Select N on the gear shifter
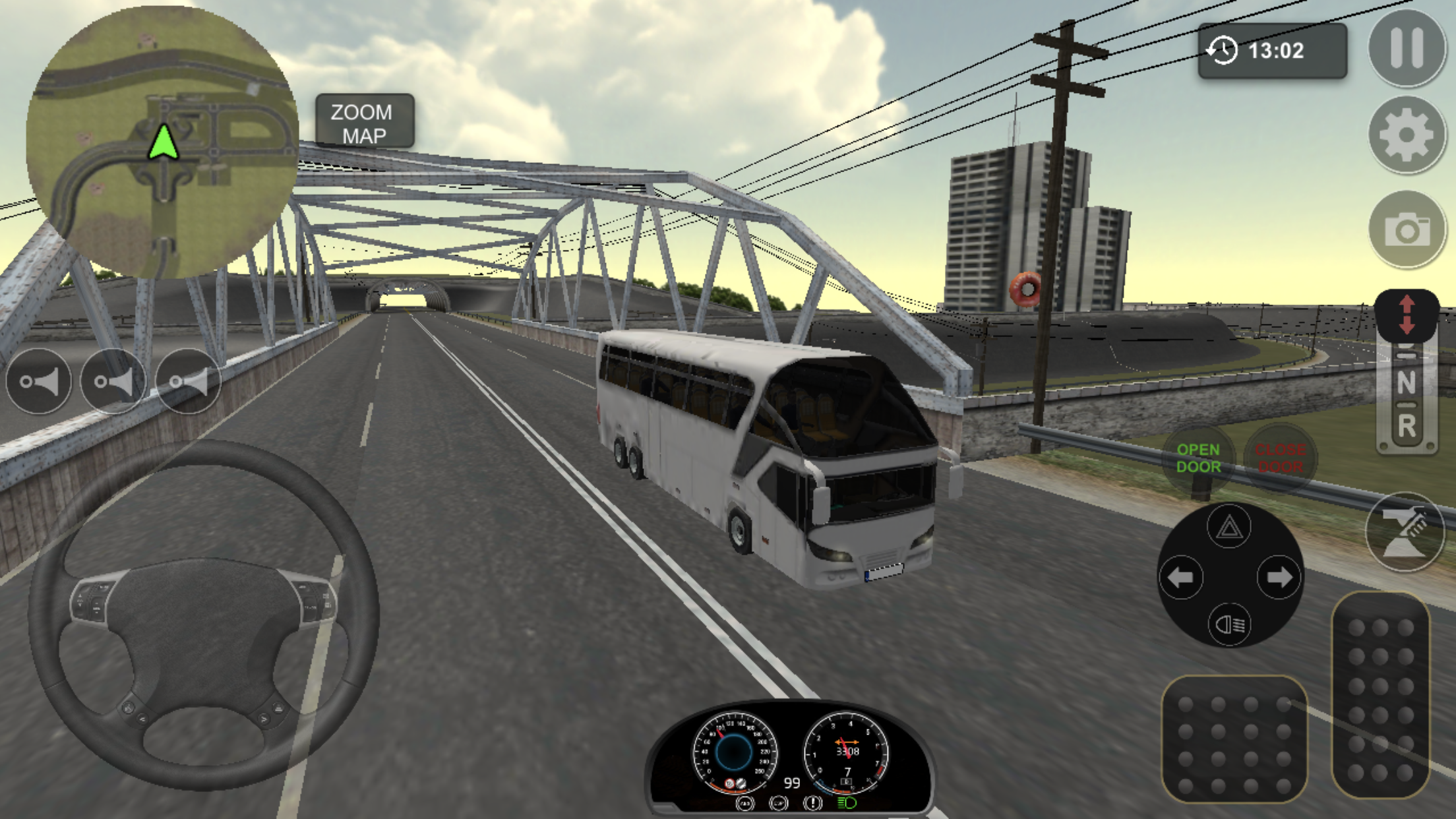Viewport: 1456px width, 819px height. tap(1406, 382)
